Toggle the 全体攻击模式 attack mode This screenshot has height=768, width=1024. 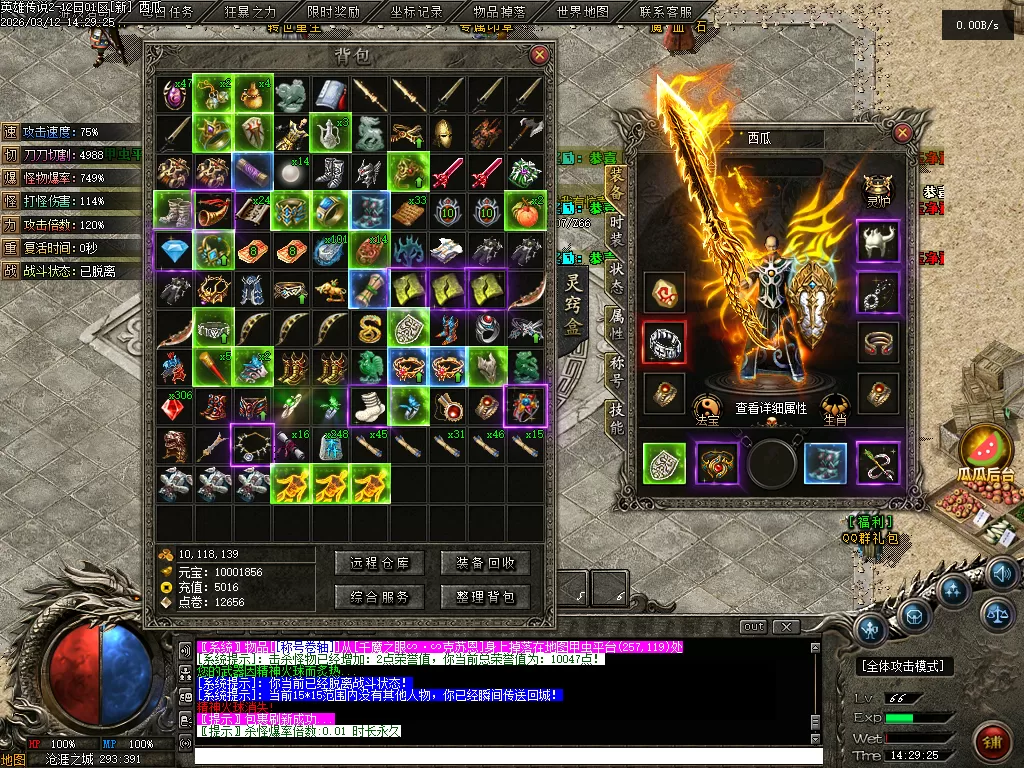click(905, 666)
